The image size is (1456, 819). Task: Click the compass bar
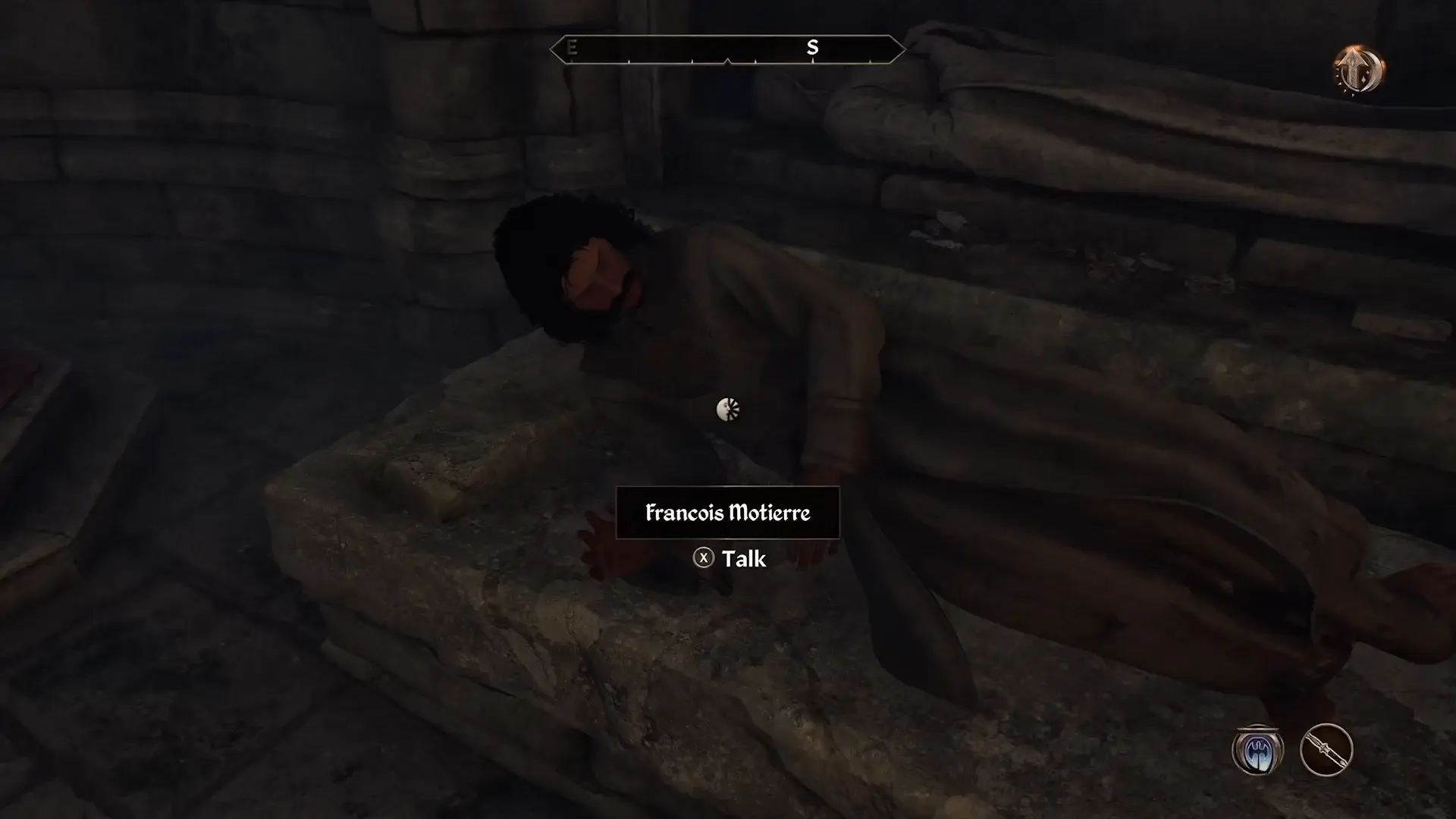click(727, 49)
